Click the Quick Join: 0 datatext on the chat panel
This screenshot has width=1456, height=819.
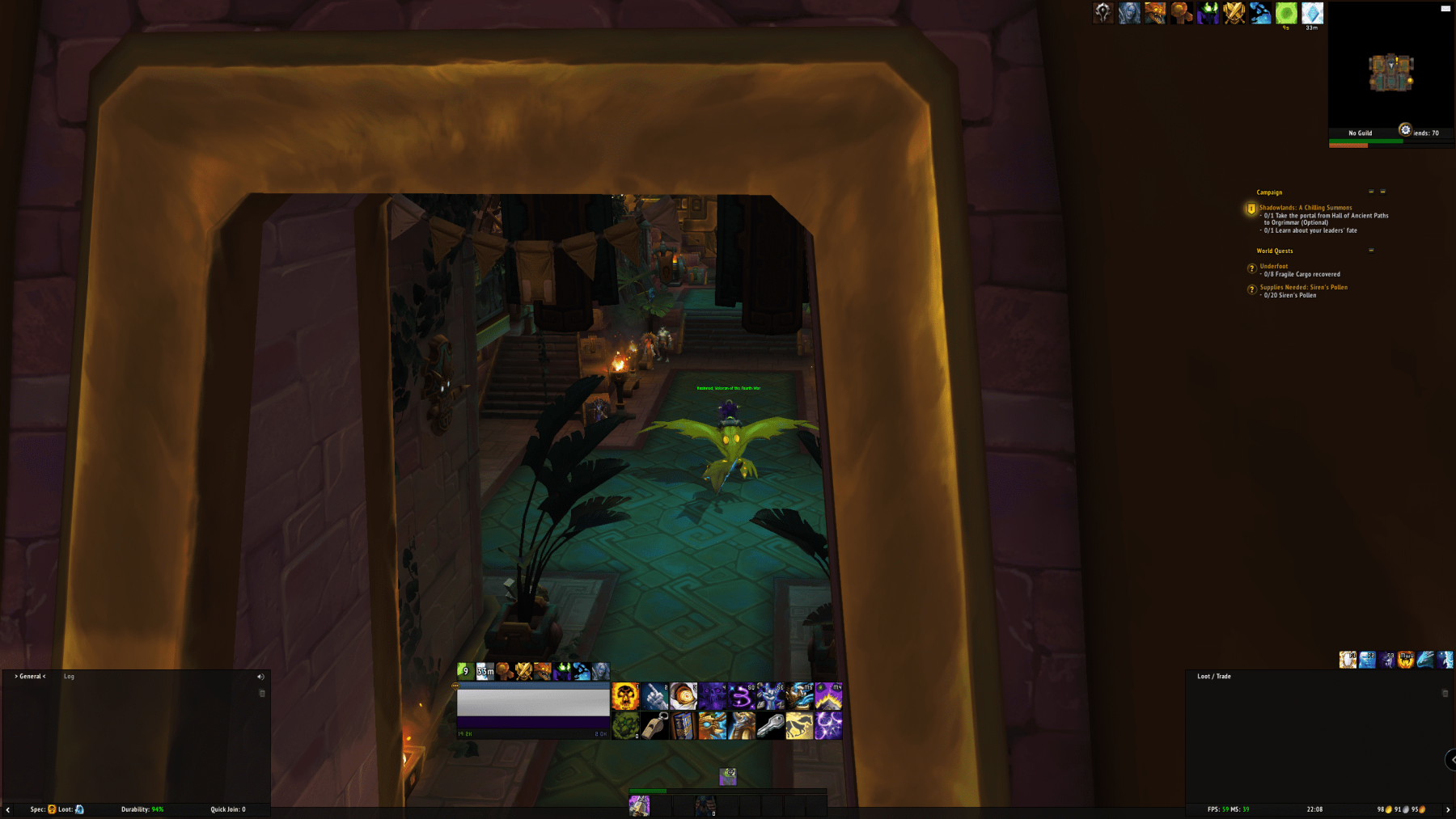tap(227, 808)
